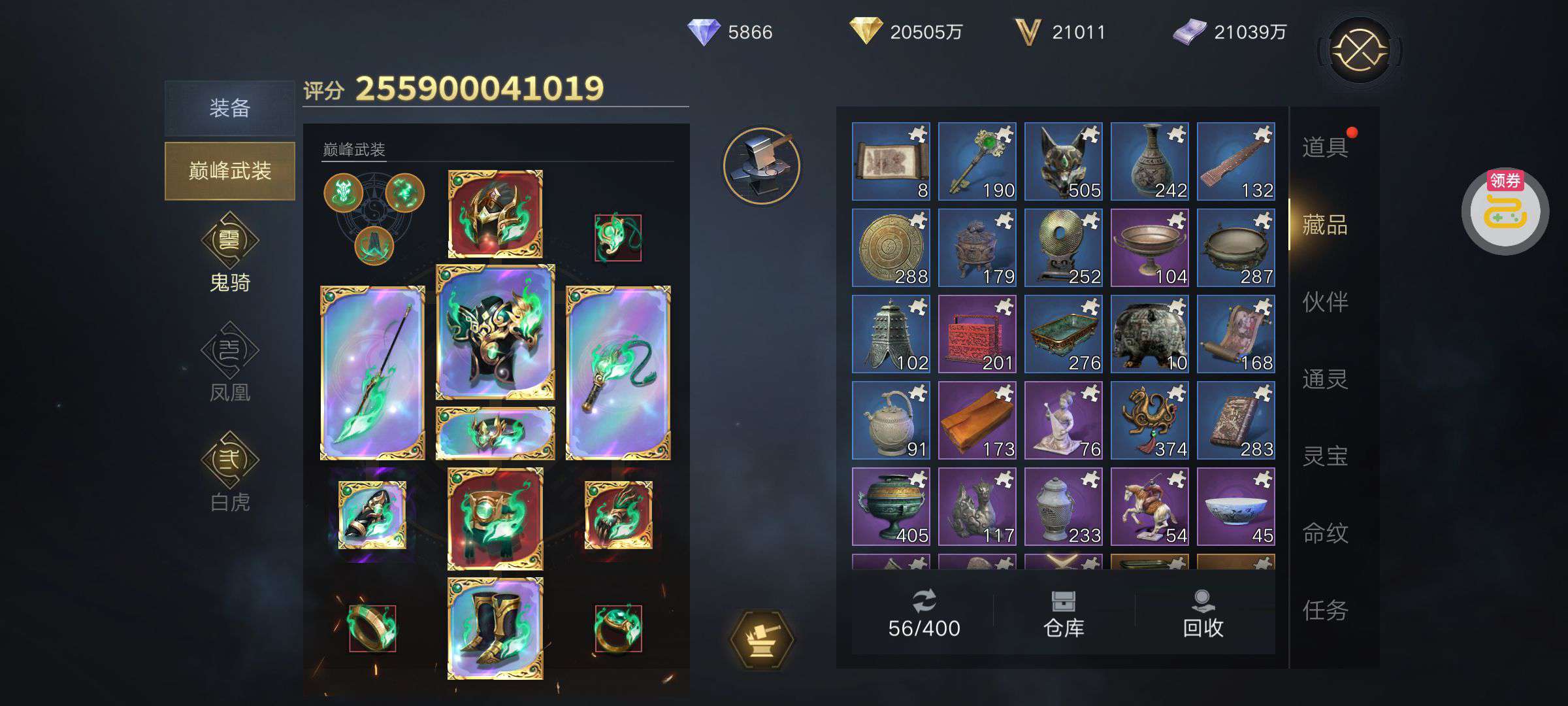Screen dimensions: 1568x706
Task: Open the 任务 quests tab
Action: 1325,611
